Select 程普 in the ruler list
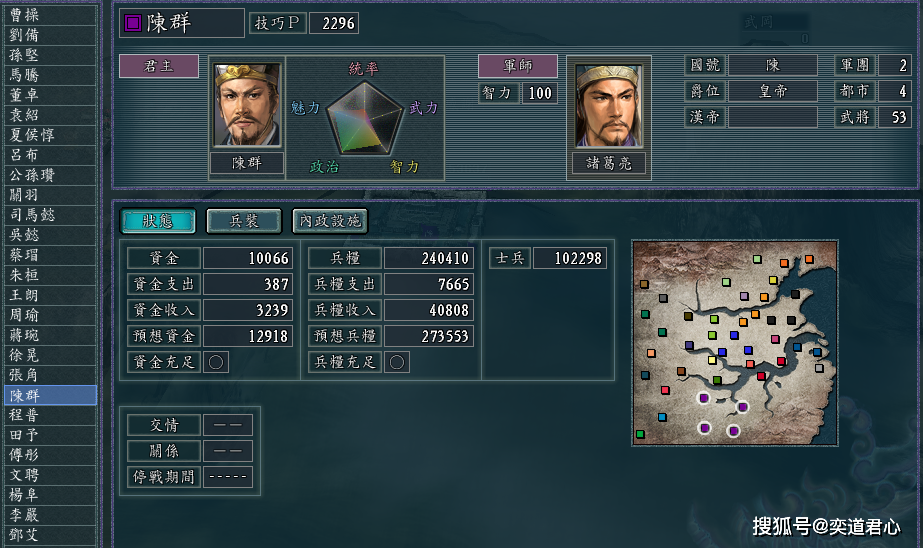The height and width of the screenshot is (548, 923). (48, 415)
